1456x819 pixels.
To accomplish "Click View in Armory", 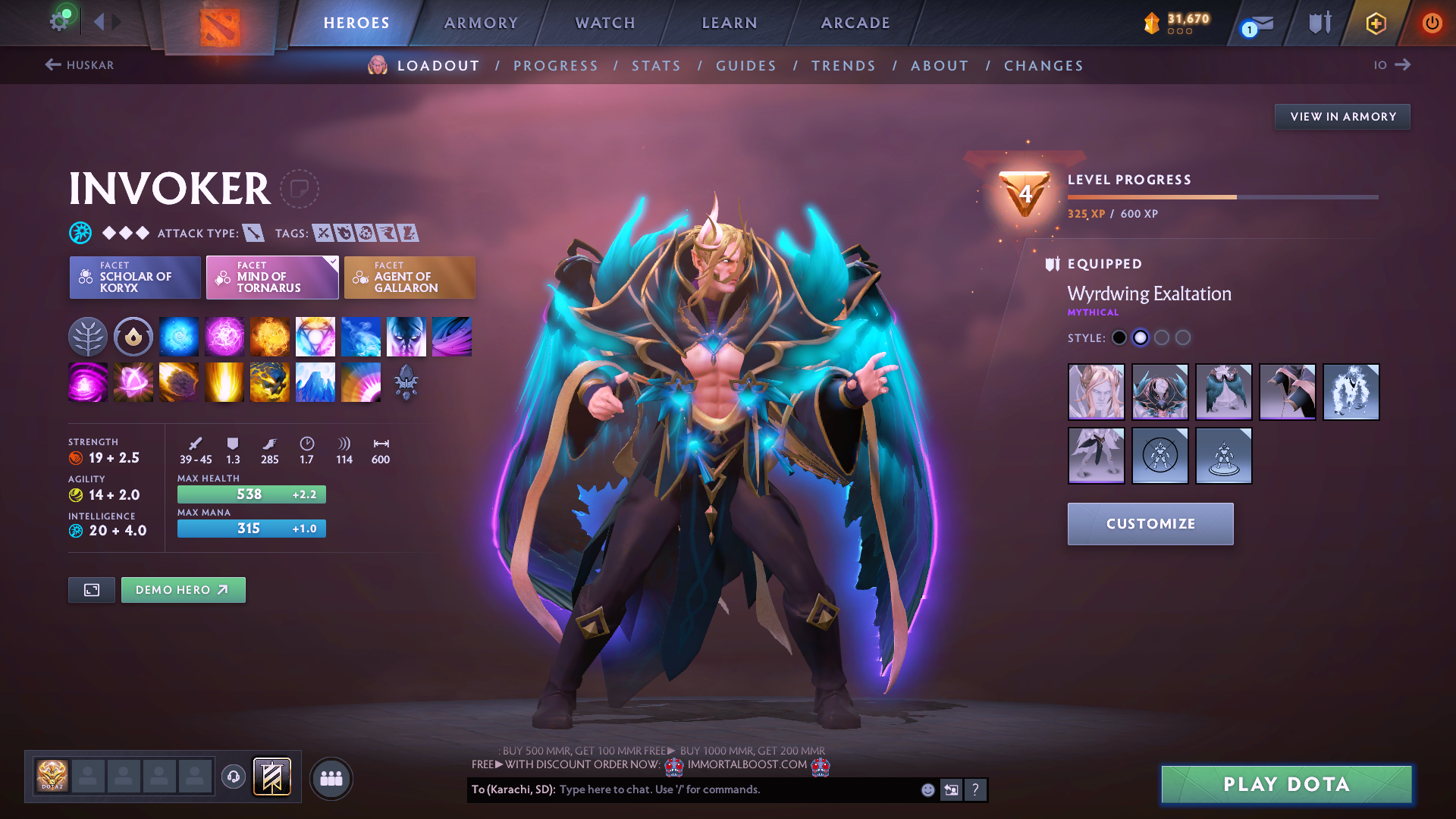I will click(1342, 117).
